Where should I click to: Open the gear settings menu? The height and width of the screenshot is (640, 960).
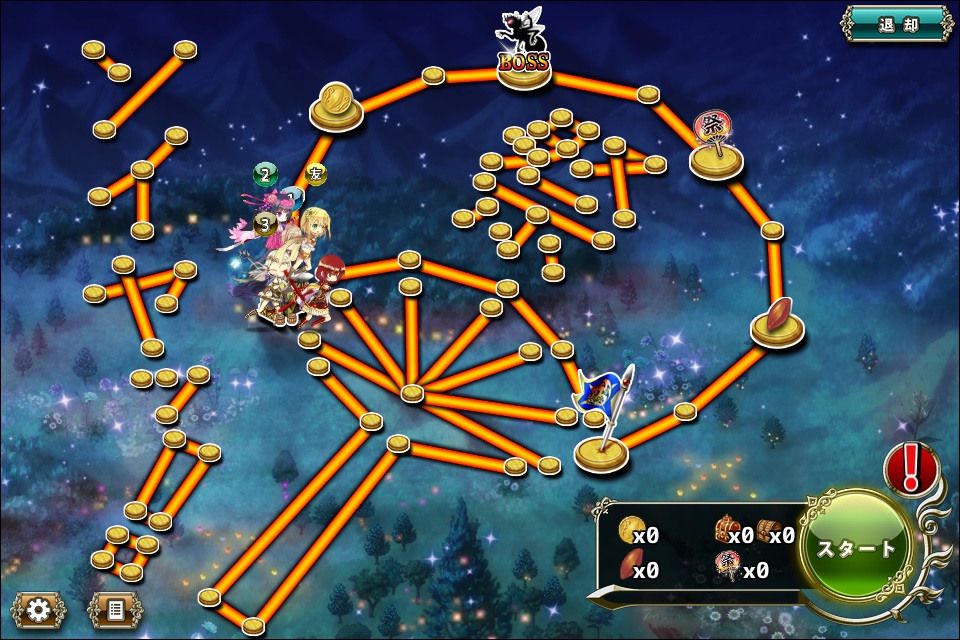(x=39, y=609)
